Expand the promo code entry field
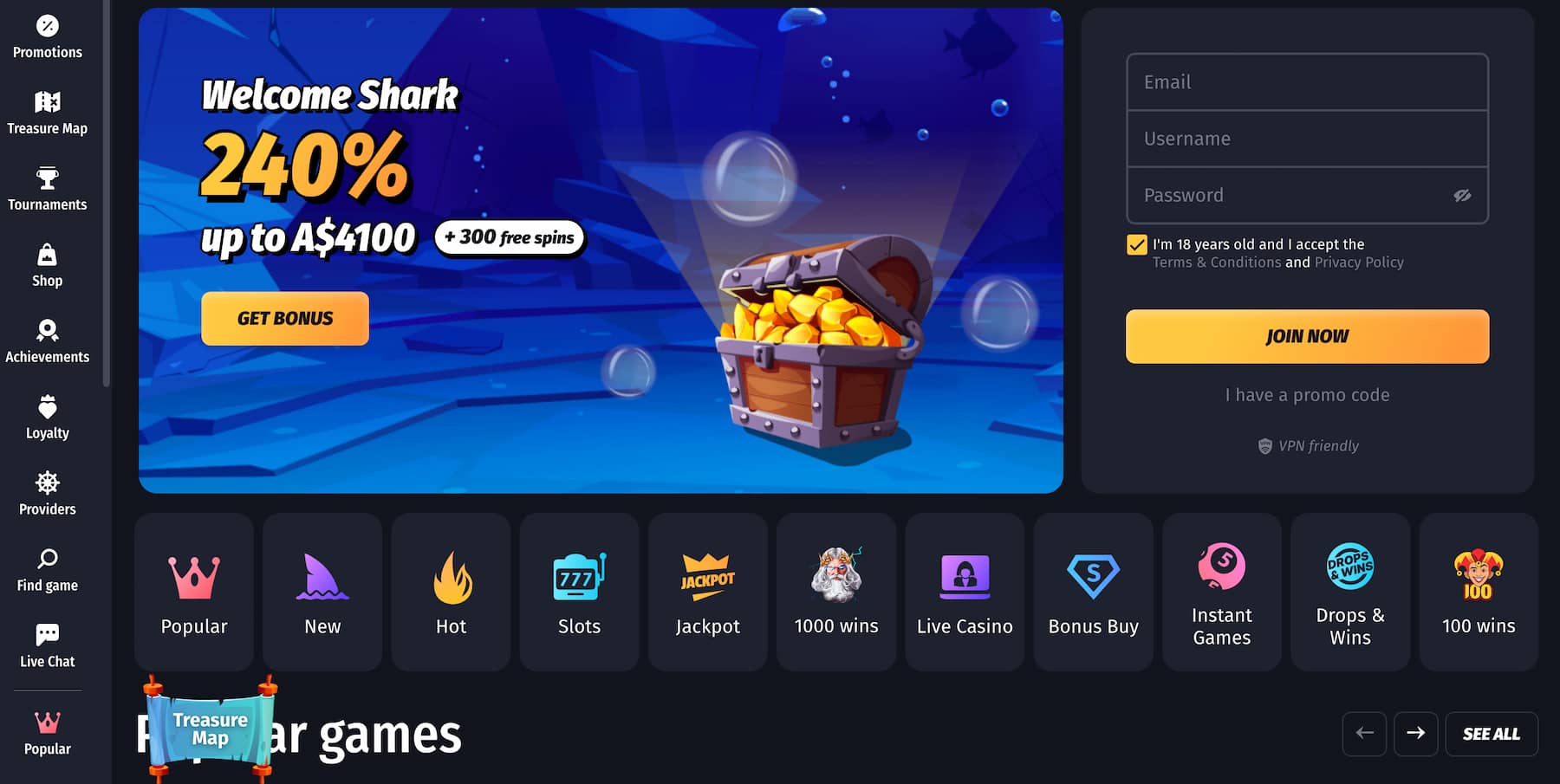This screenshot has height=784, width=1560. coord(1306,394)
